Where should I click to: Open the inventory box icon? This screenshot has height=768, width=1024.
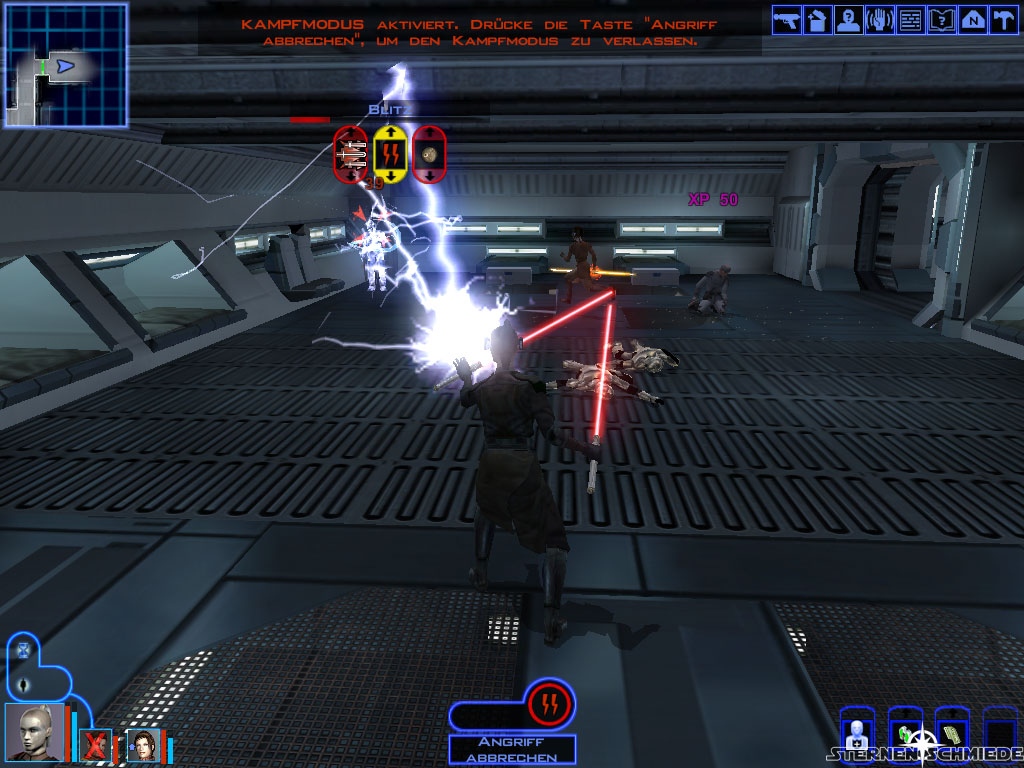(x=816, y=19)
